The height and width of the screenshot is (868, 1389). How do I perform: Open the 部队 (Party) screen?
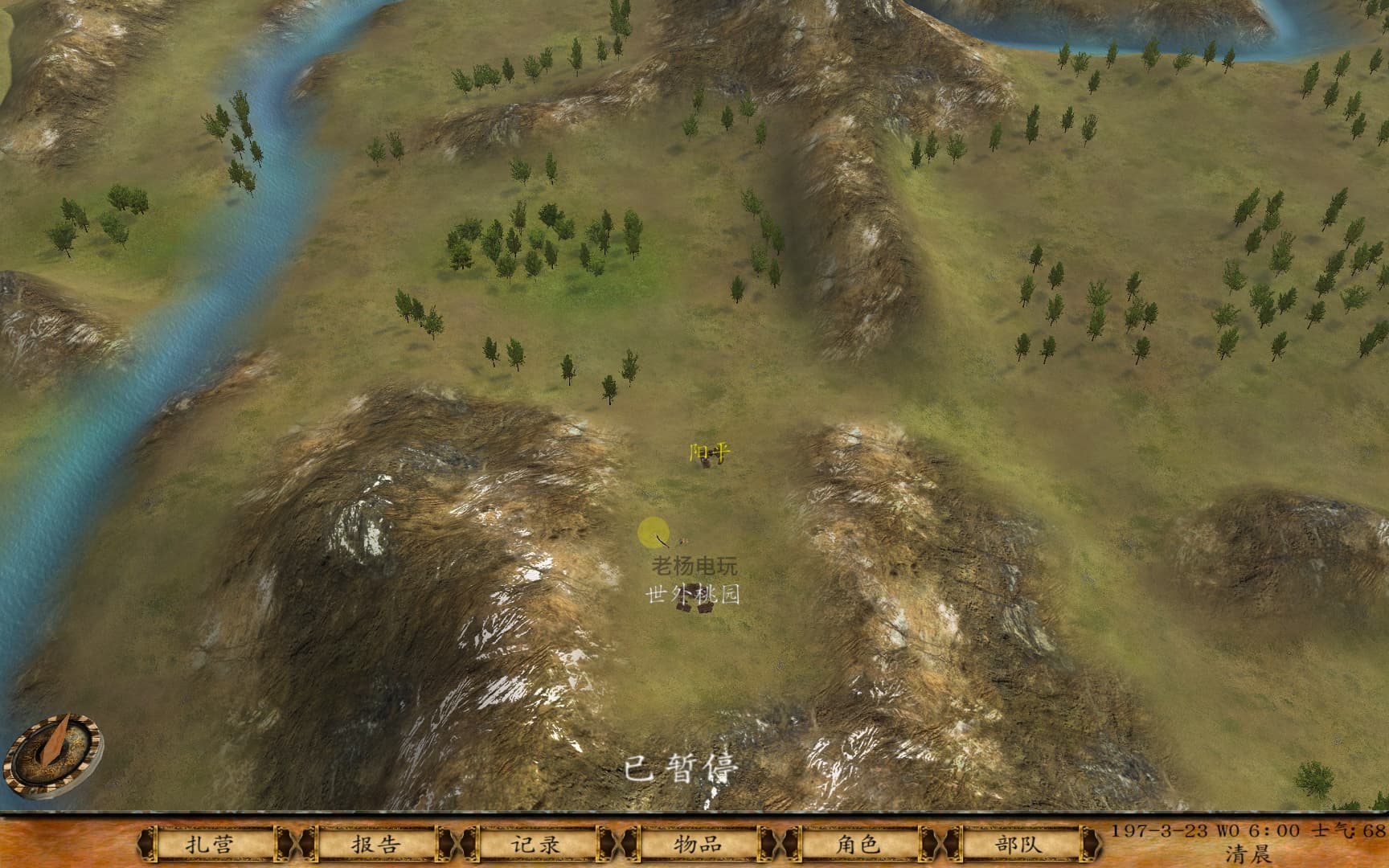[1018, 844]
